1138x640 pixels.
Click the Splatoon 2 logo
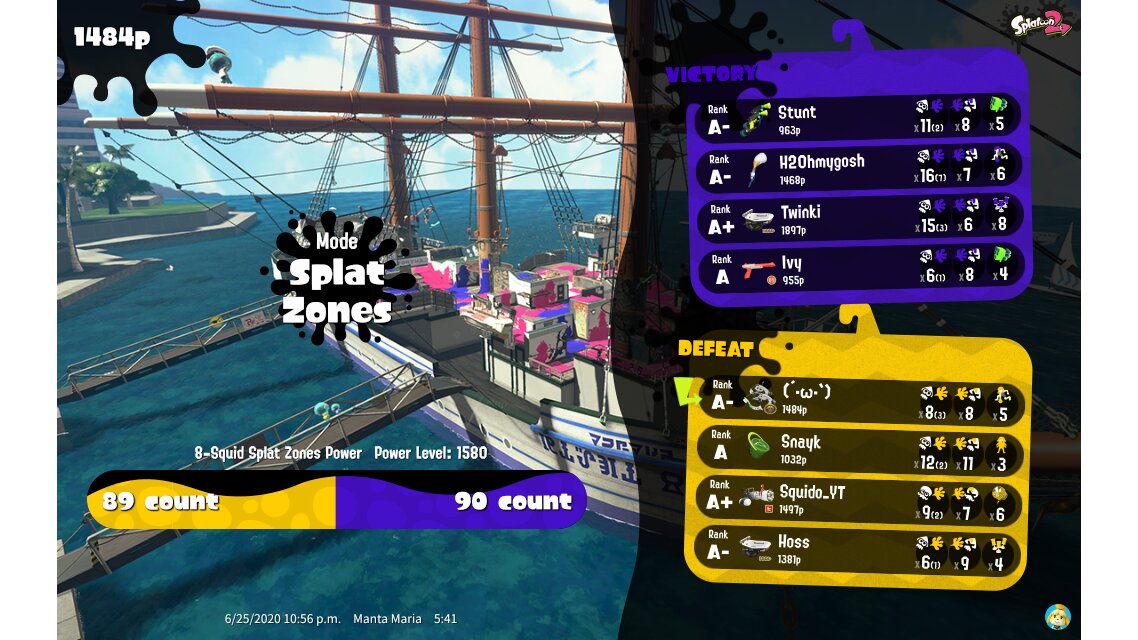[1041, 23]
